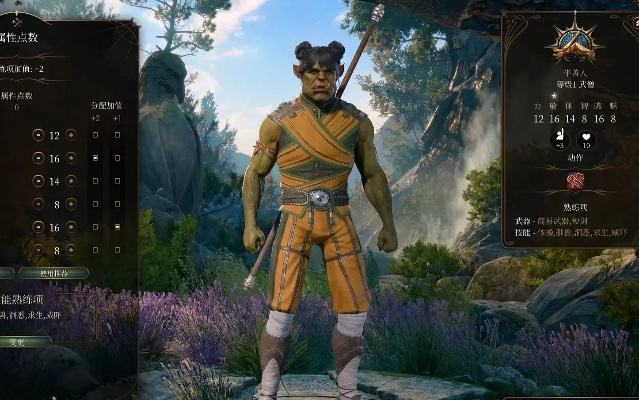Viewport: 639px width, 400px height.
Task: Assign the +2 bonus to the 12 score row
Action: [95, 135]
